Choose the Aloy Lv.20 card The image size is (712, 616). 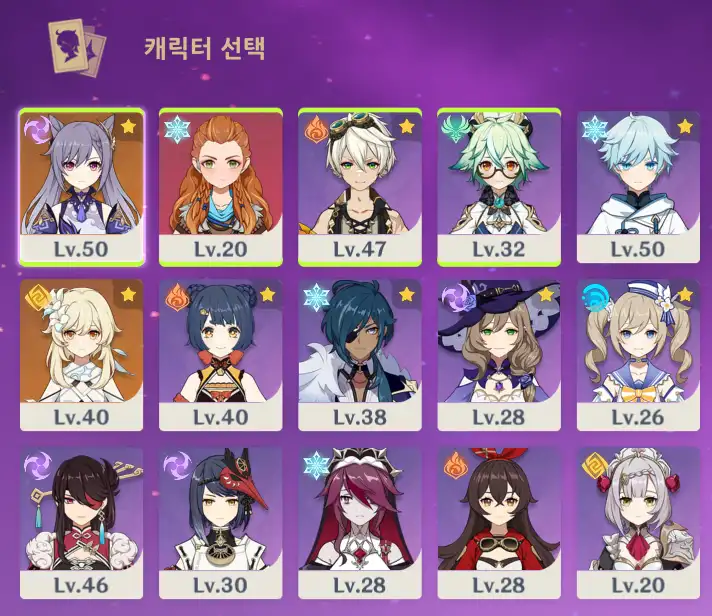pos(221,185)
